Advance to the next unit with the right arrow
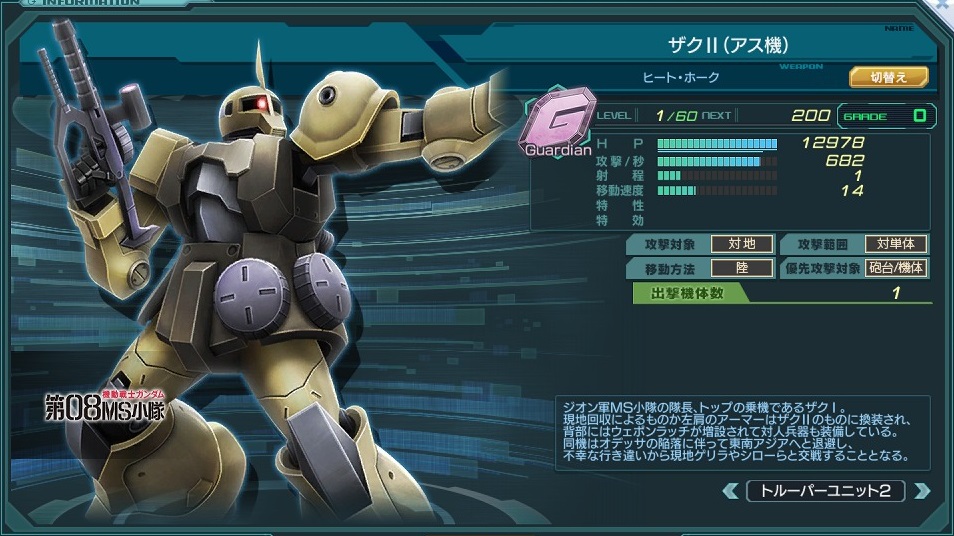 point(922,491)
